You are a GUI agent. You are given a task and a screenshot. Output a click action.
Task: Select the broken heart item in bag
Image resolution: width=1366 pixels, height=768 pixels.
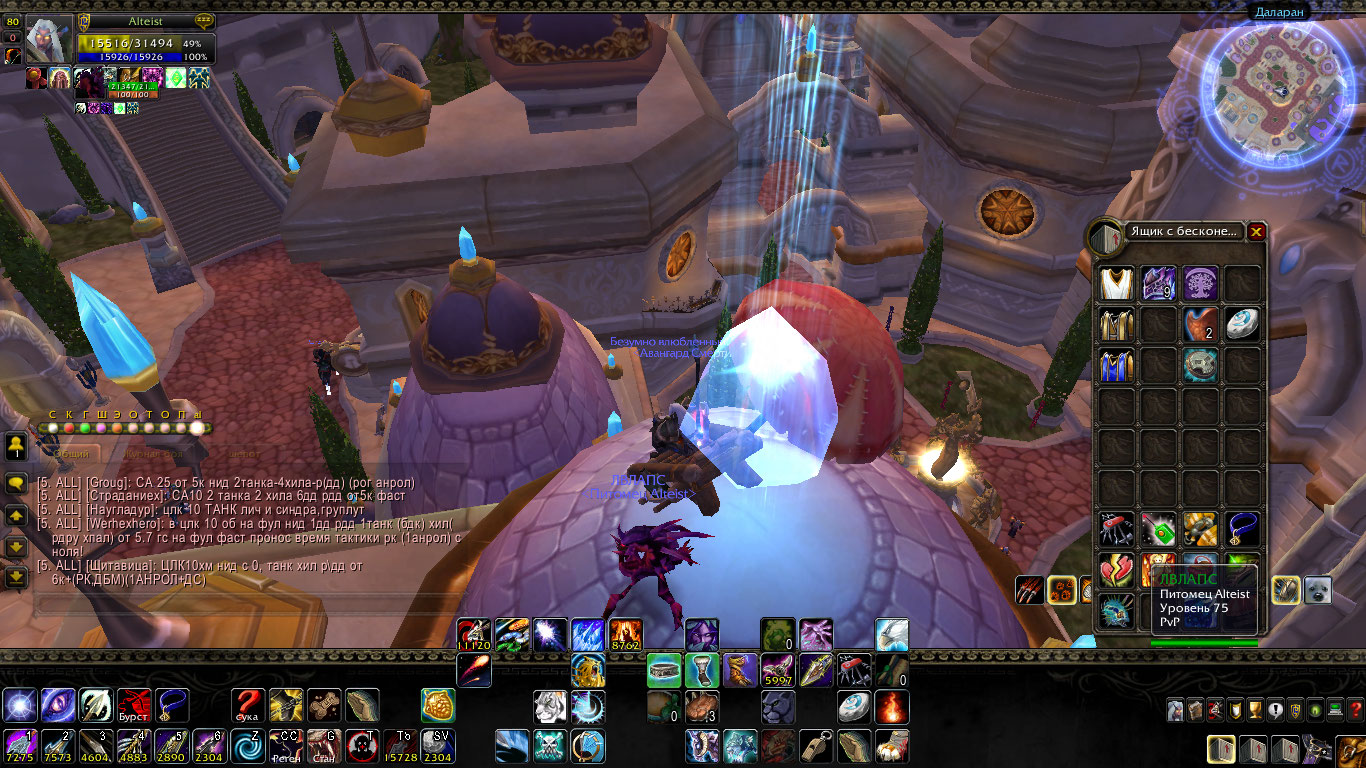pyautogui.click(x=1116, y=570)
